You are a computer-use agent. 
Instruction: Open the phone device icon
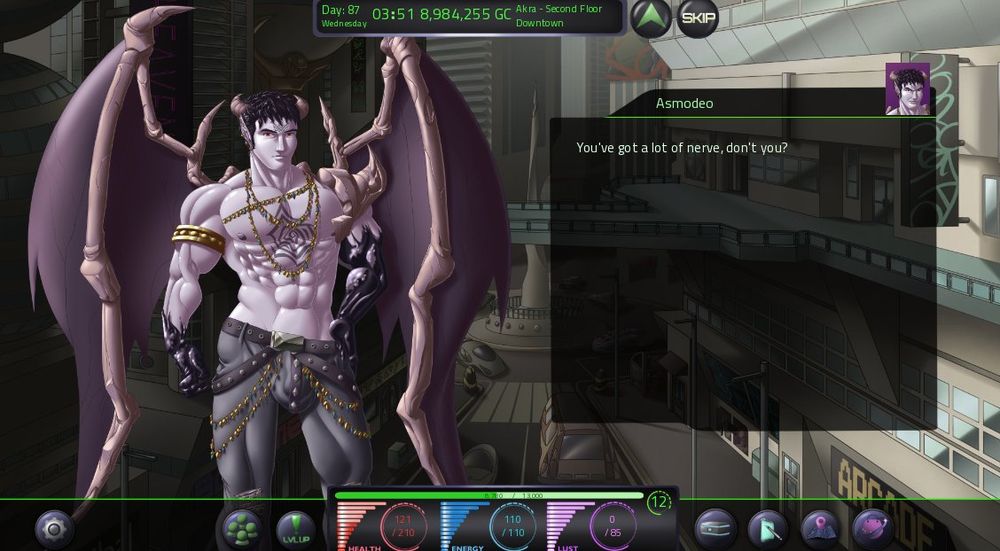(768, 527)
